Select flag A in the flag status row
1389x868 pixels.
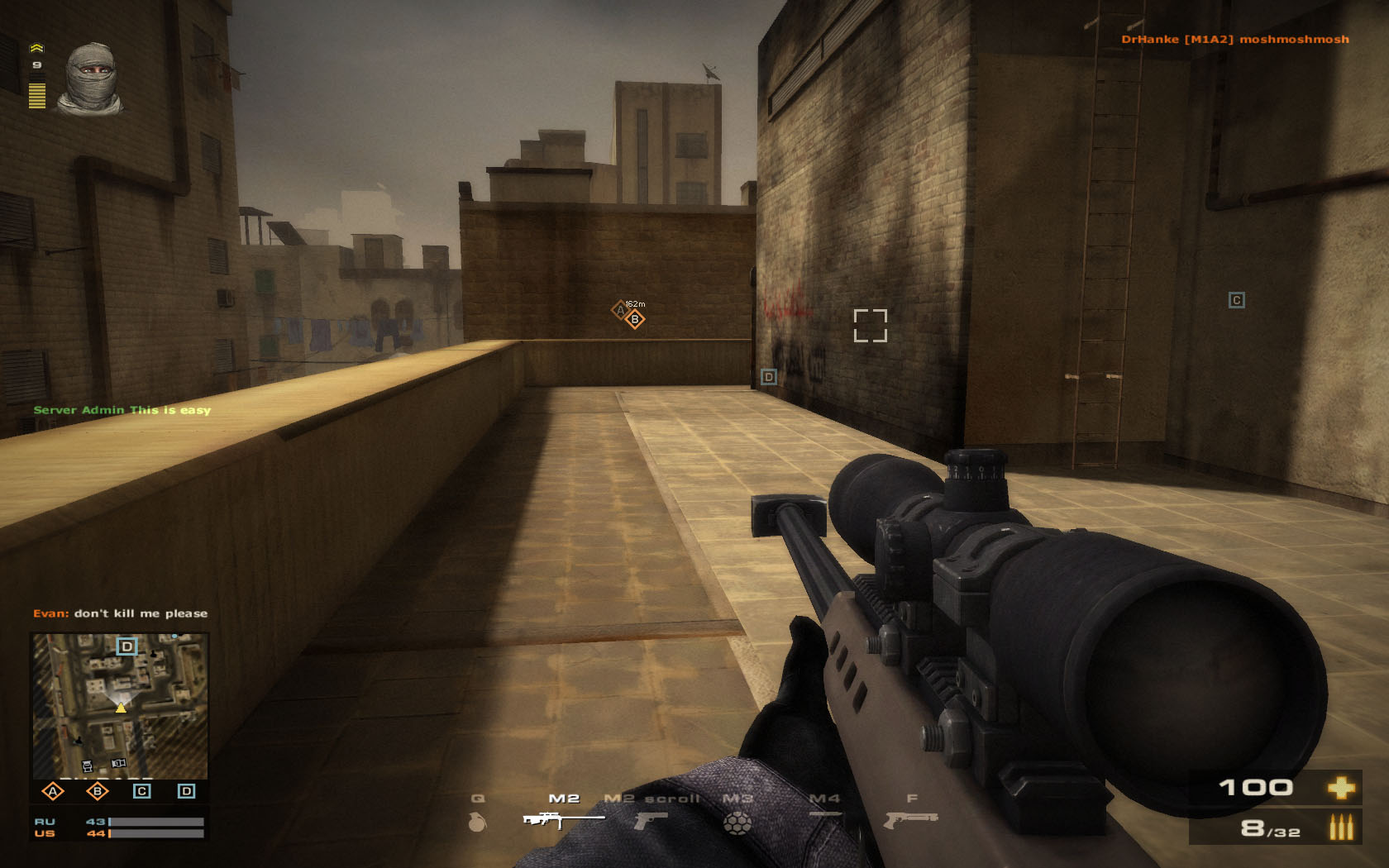tap(53, 791)
